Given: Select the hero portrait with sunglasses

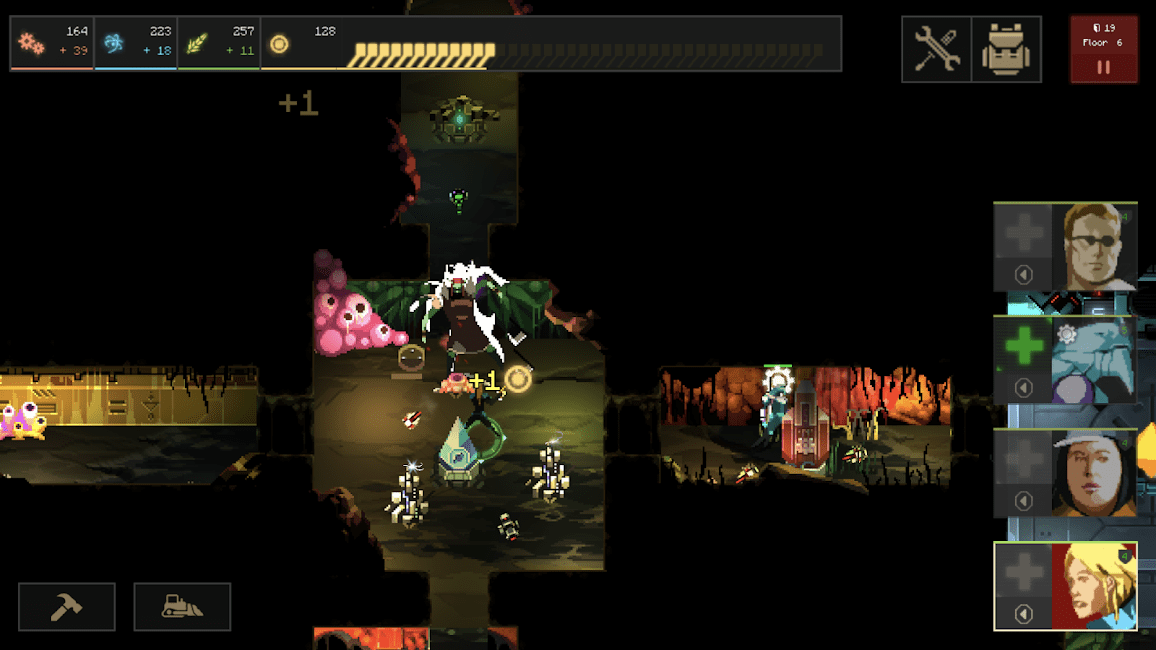Looking at the screenshot, I should 1094,246.
